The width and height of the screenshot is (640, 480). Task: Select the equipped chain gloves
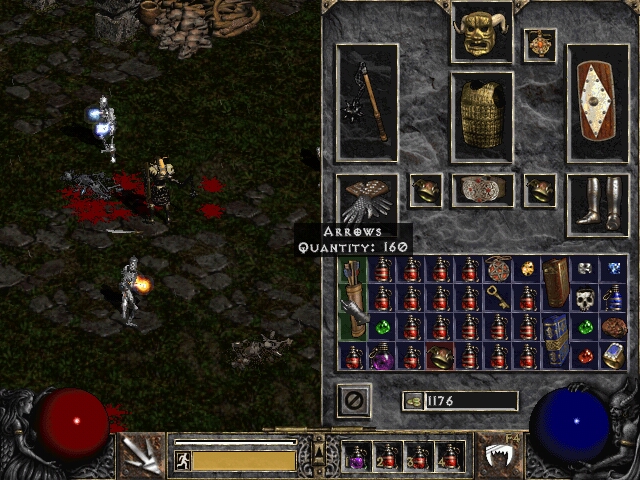click(367, 198)
